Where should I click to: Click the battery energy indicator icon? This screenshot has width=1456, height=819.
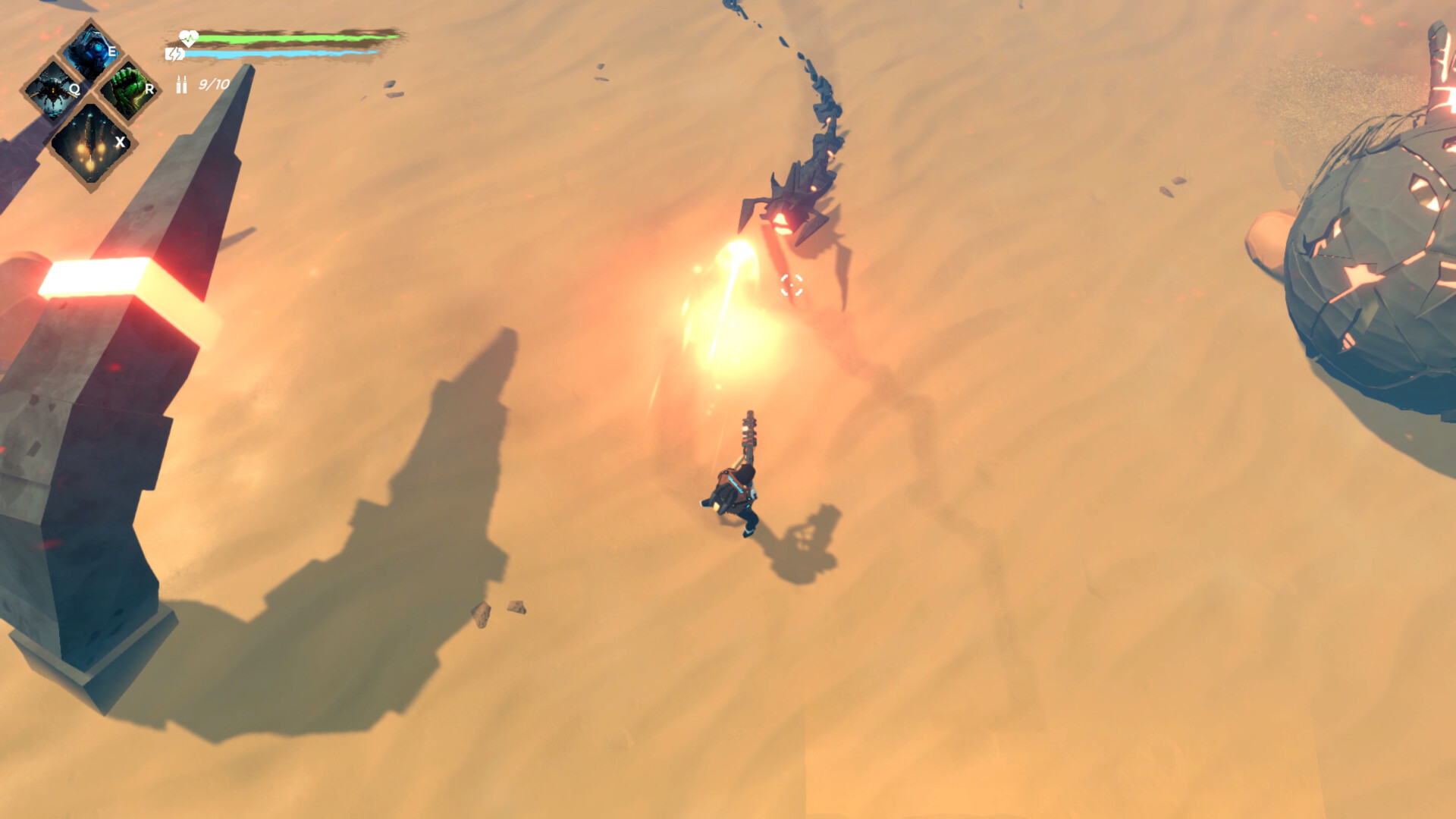coord(176,53)
